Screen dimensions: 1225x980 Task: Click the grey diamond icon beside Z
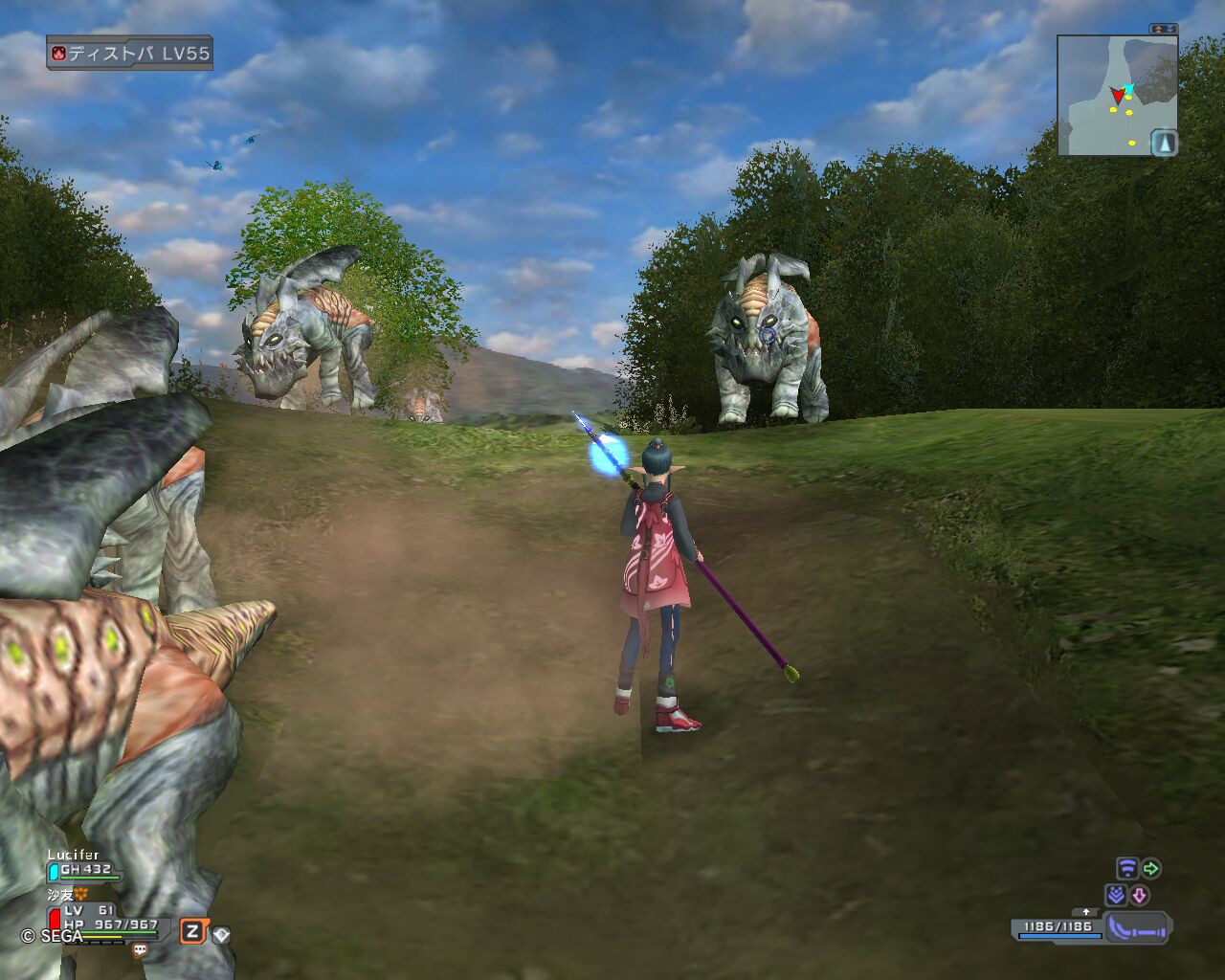point(221,934)
